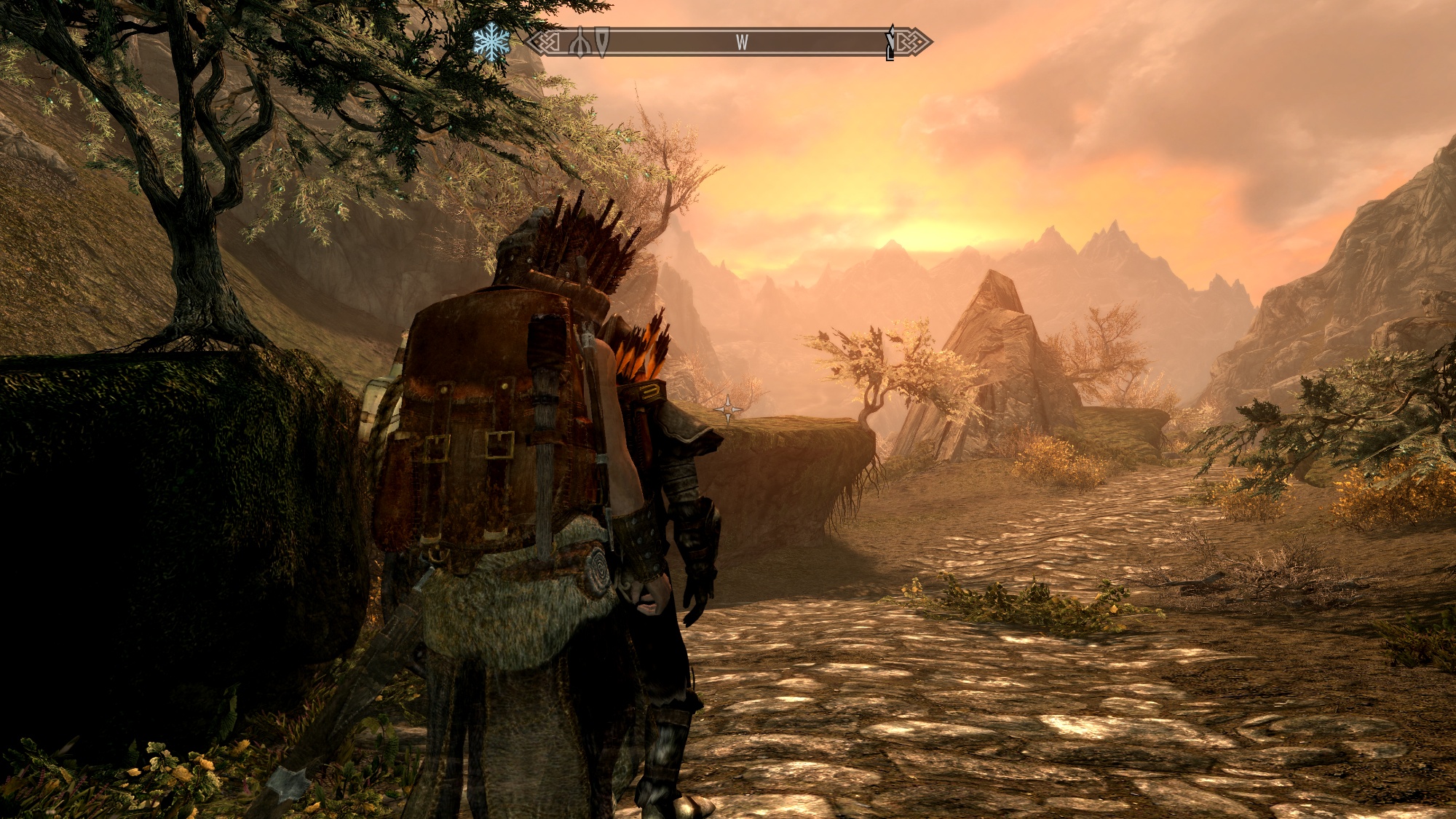Select the shield-shaped marker on the compass
Viewport: 1456px width, 819px height.
tap(602, 41)
